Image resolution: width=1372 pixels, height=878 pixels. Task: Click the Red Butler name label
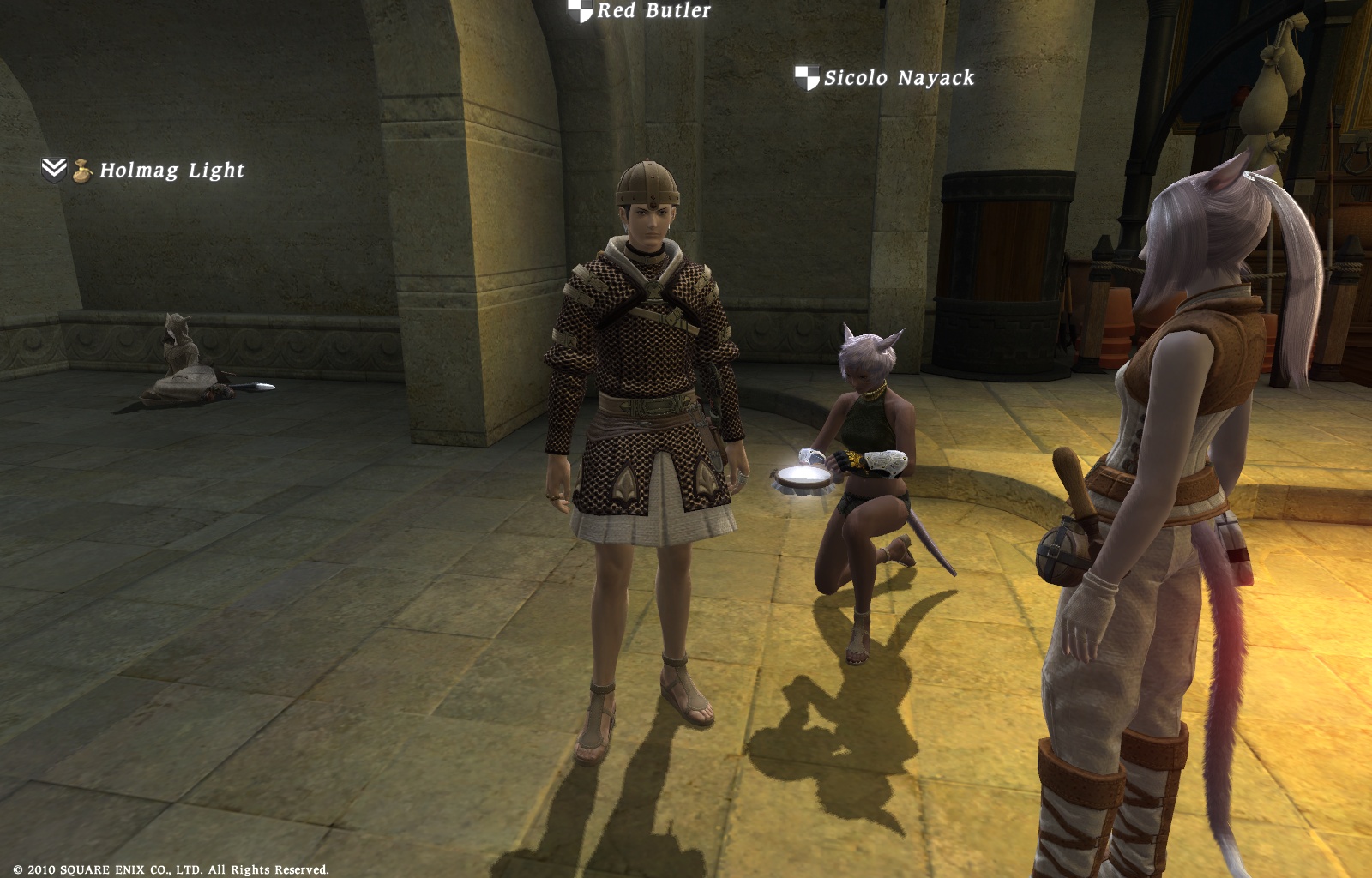point(653,11)
